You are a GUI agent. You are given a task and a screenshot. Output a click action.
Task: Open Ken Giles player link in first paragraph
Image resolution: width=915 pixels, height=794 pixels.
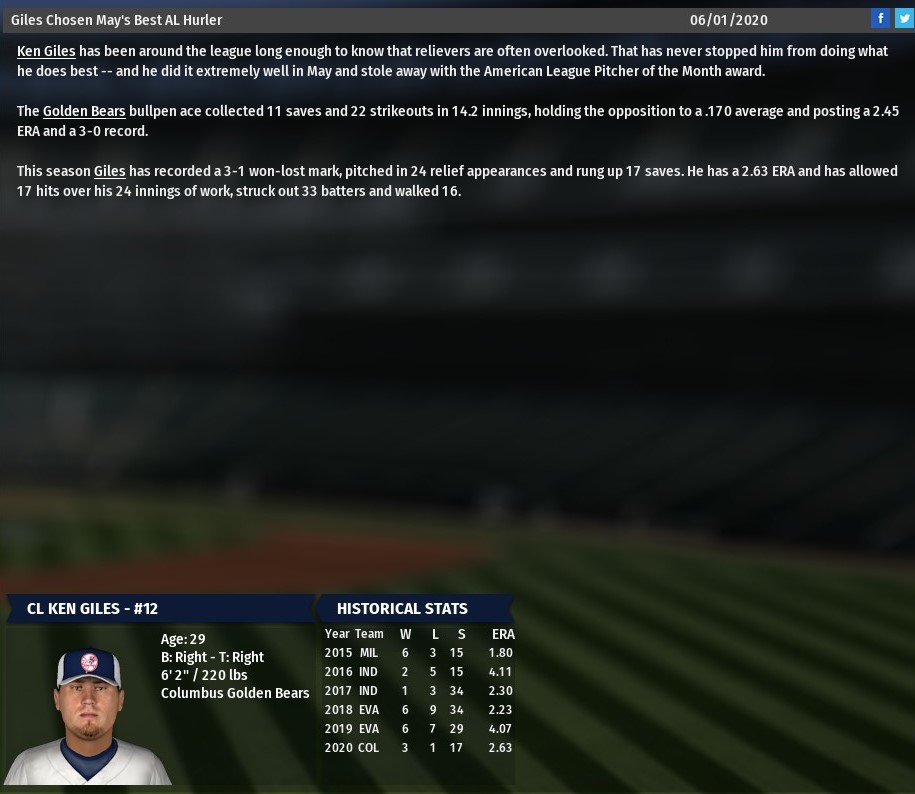tap(46, 51)
